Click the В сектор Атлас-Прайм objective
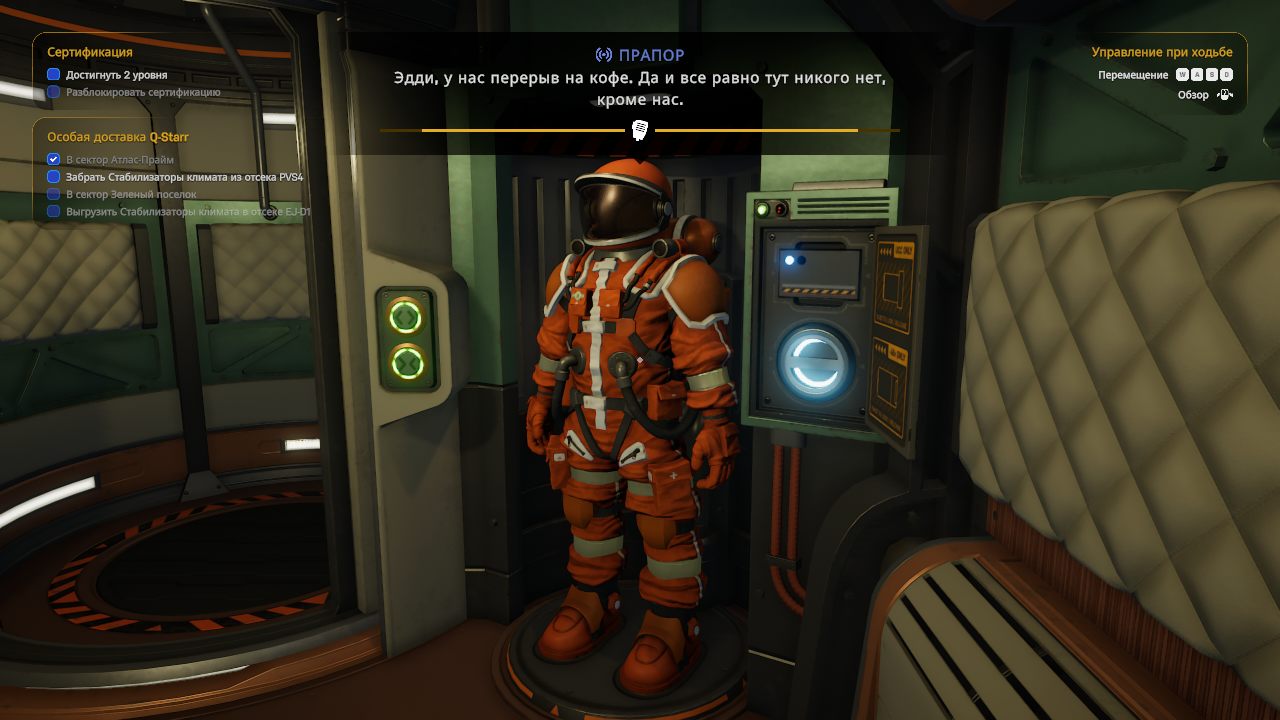1280x720 pixels. tap(120, 160)
